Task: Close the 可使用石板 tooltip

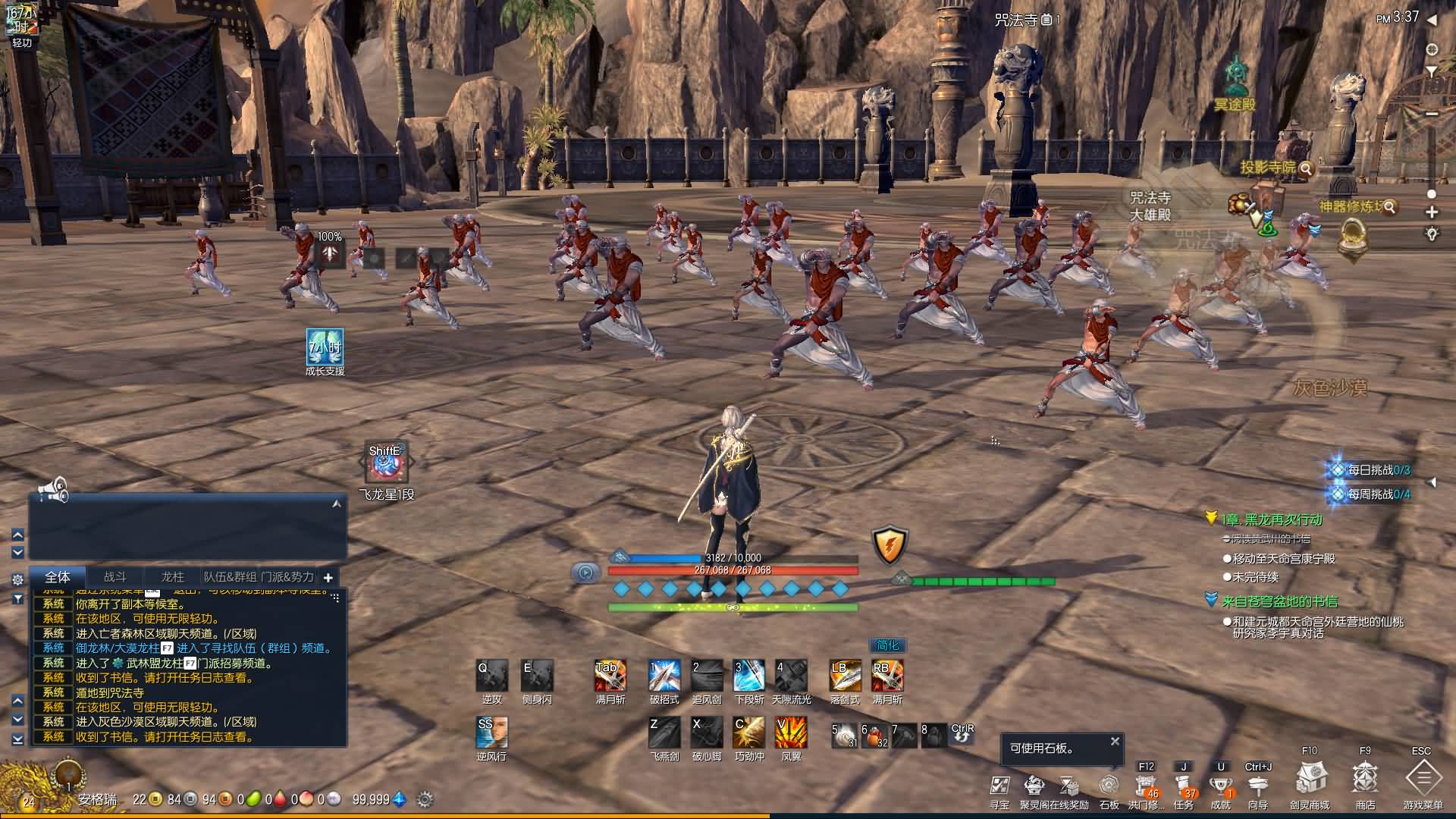Action: tap(1115, 742)
